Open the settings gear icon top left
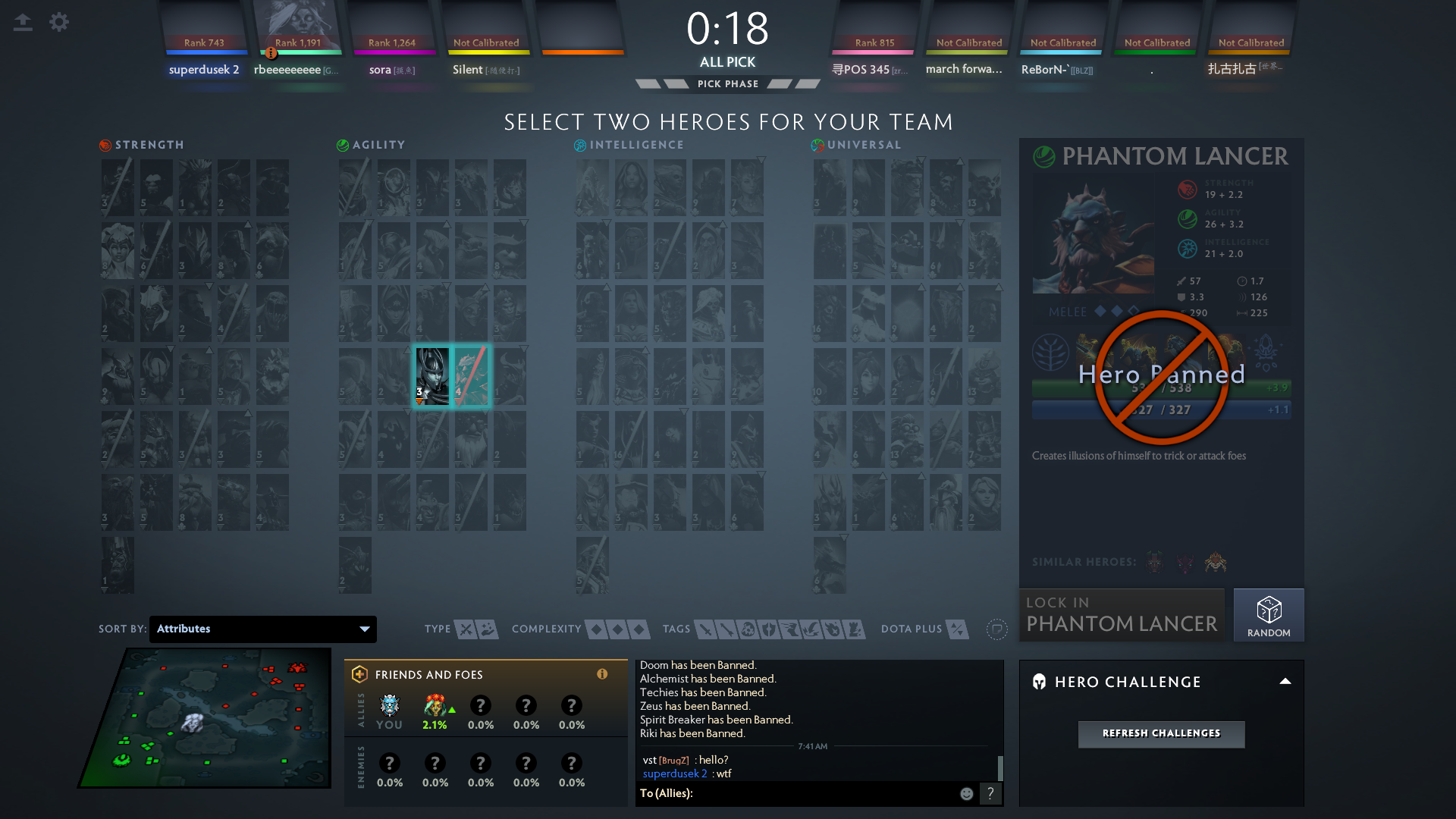The image size is (1456, 819). pos(59,22)
